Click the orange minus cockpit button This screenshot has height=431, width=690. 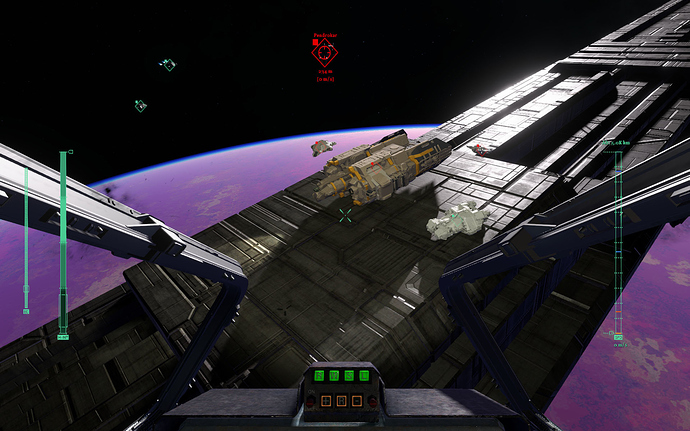357,401
